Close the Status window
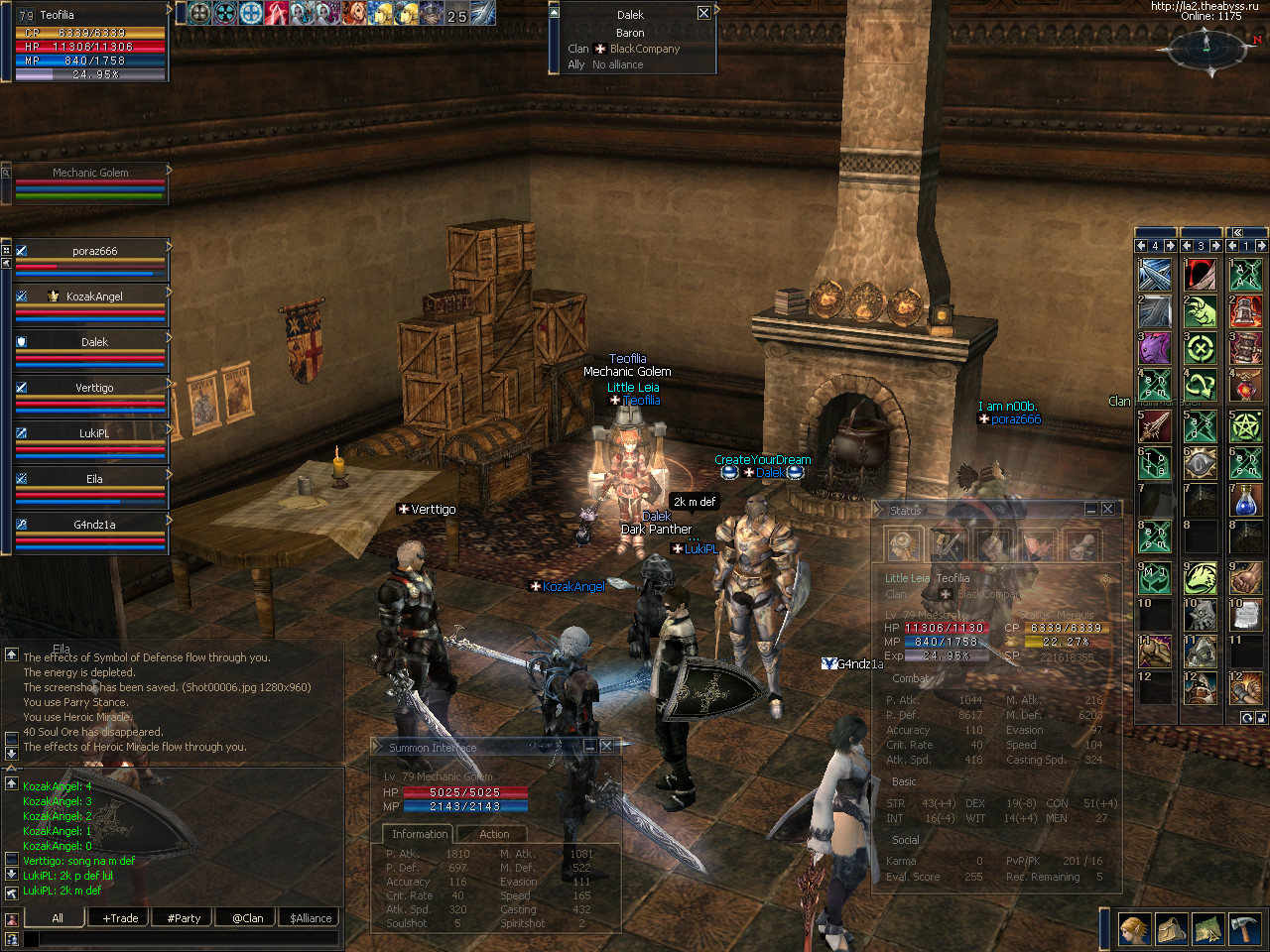The image size is (1270, 952). [x=1108, y=509]
